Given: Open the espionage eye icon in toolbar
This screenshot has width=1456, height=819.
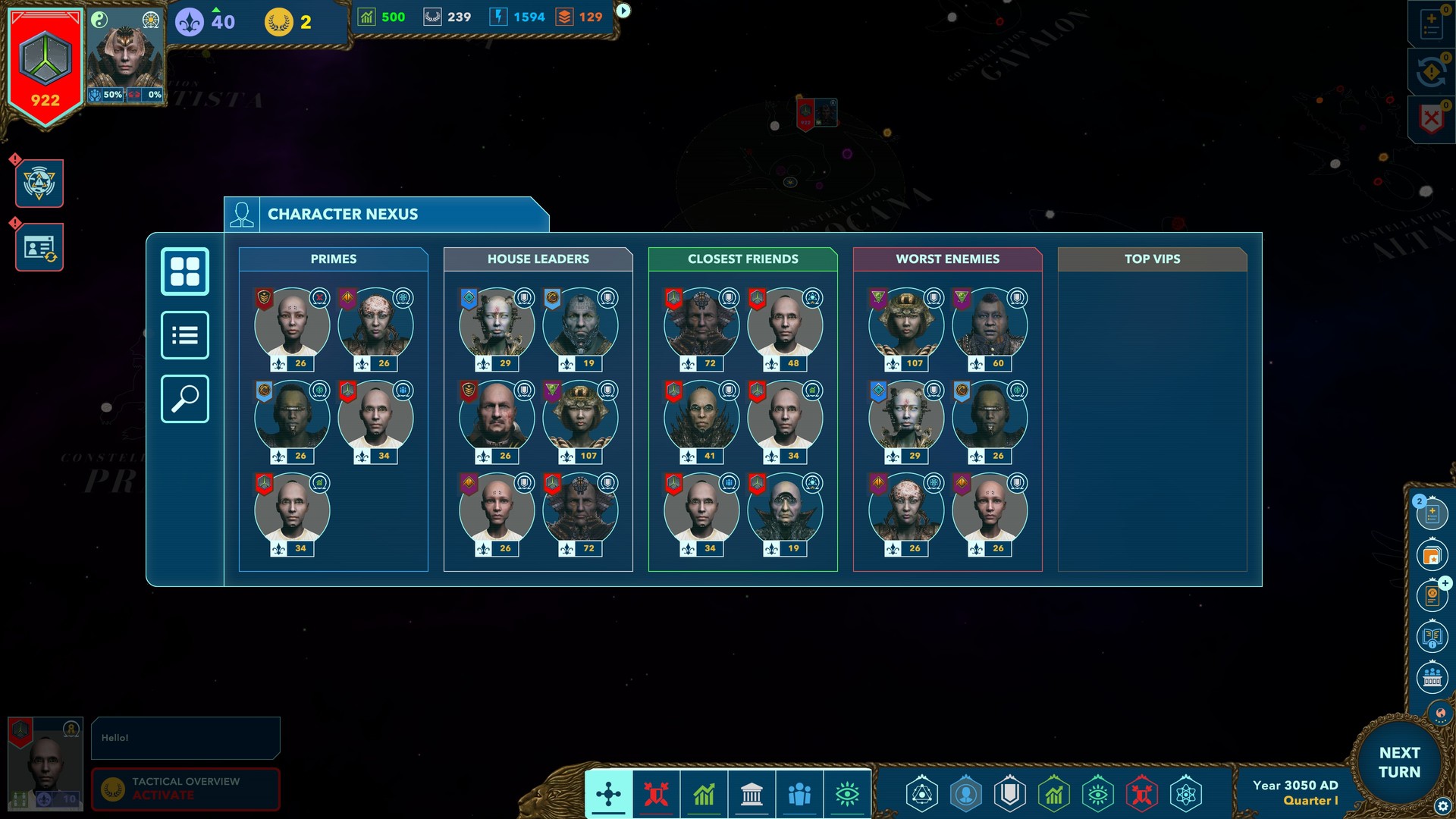Looking at the screenshot, I should point(848,794).
